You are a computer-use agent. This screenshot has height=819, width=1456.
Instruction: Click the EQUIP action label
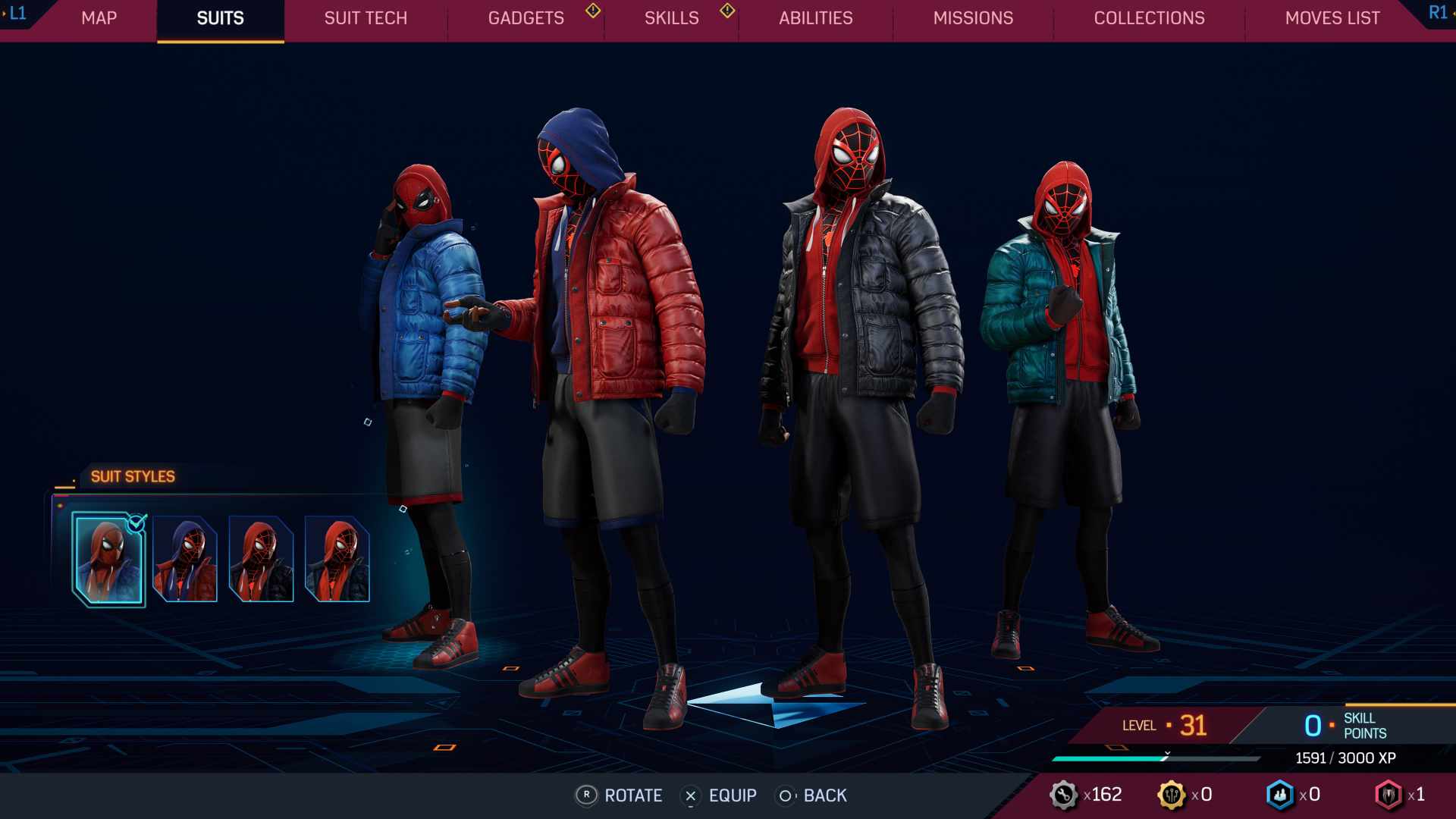point(731,795)
